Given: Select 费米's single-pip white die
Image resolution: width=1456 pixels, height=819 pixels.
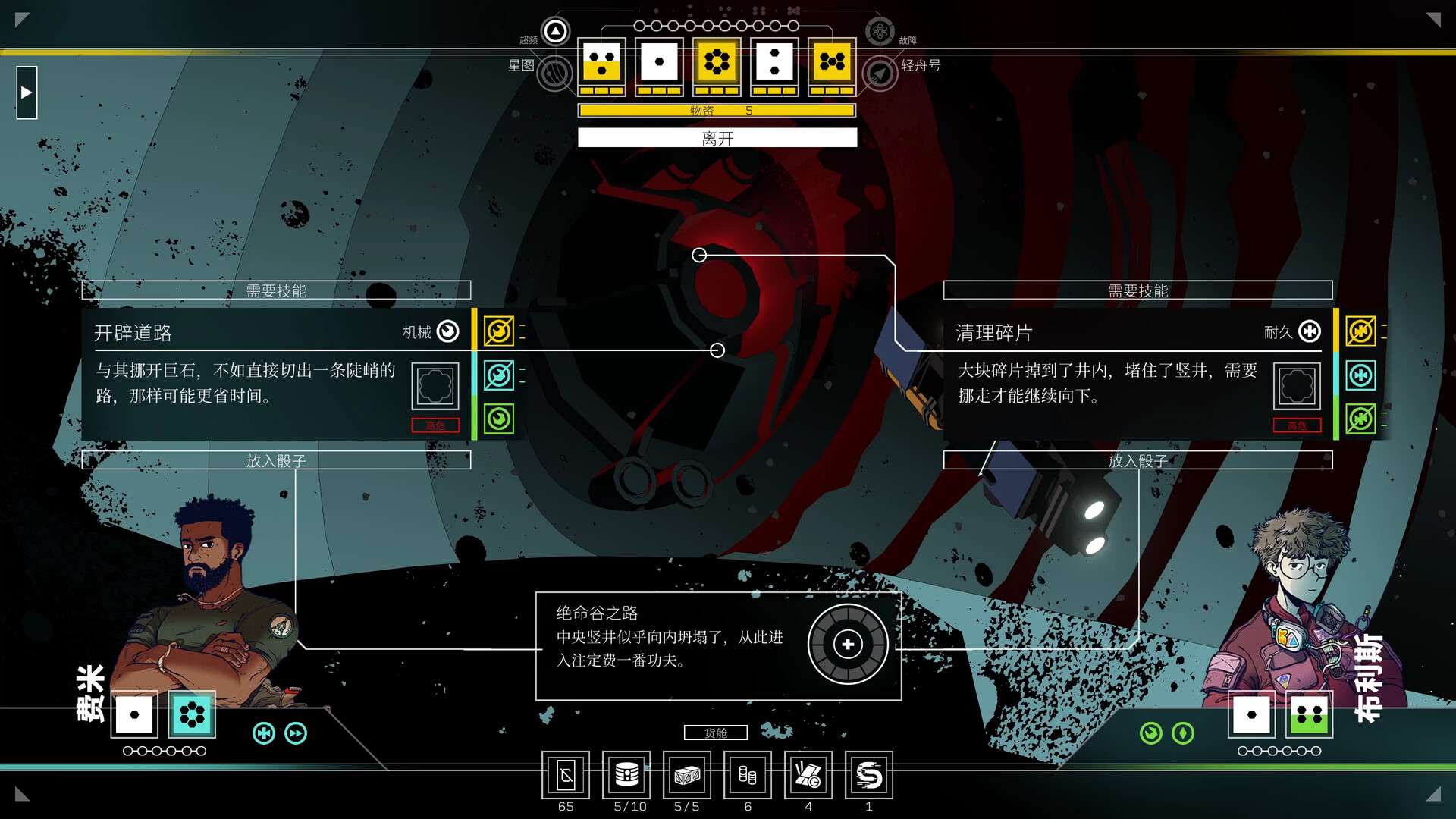Looking at the screenshot, I should point(133,713).
